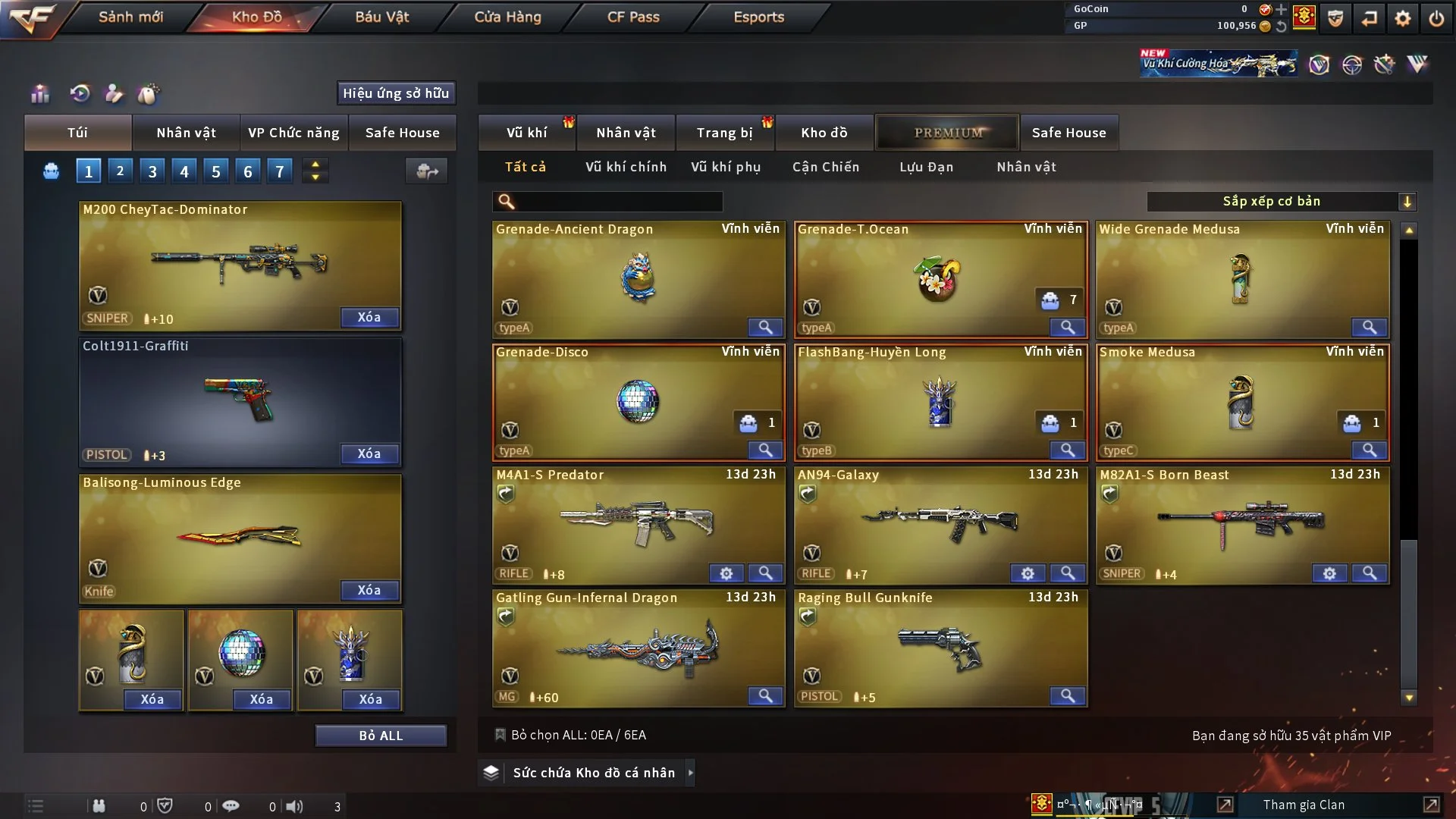Inspect the Raging Bull Gunknife with magnifier
This screenshot has width=1456, height=819.
pos(1067,696)
